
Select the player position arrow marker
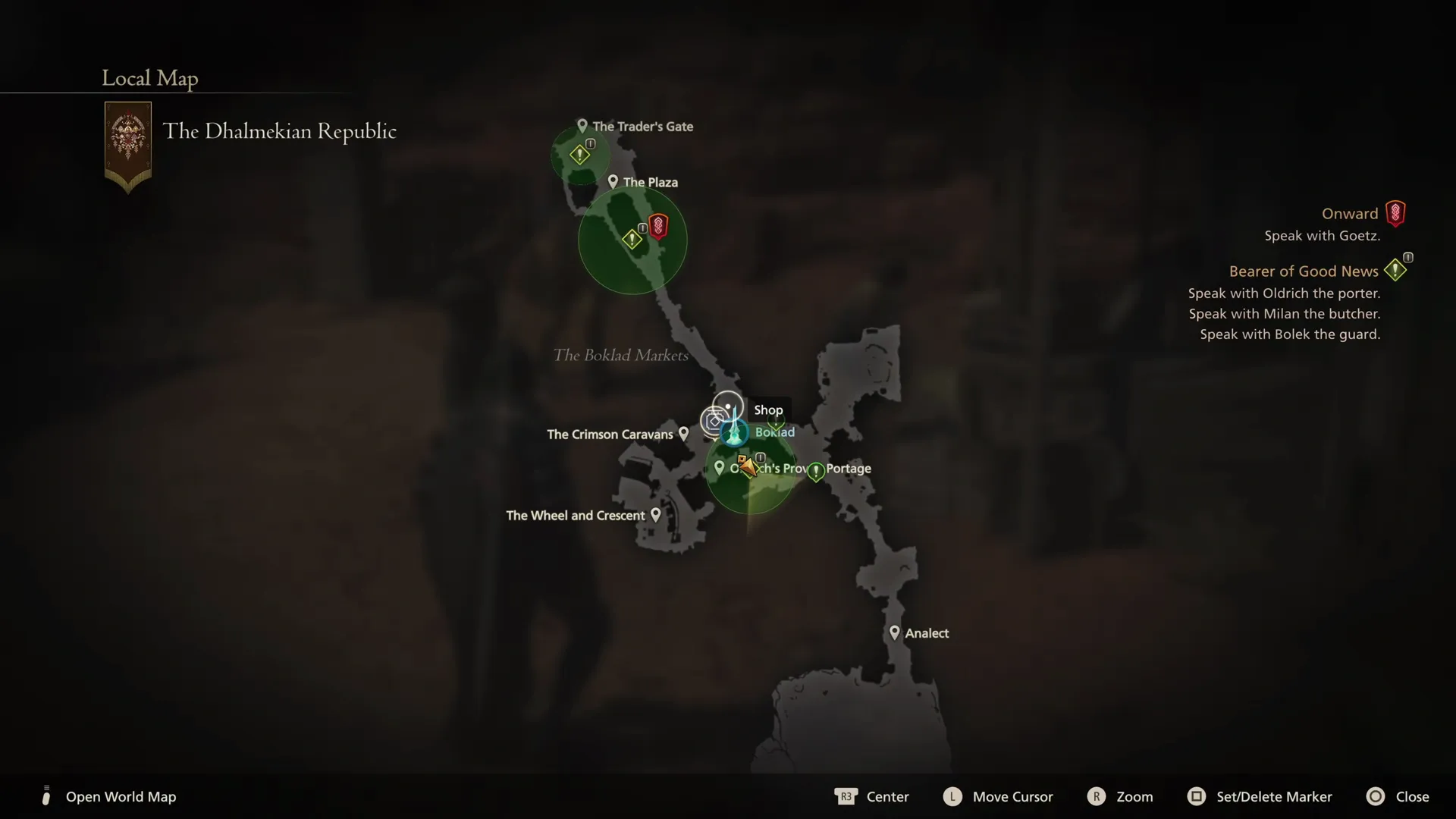click(x=749, y=467)
